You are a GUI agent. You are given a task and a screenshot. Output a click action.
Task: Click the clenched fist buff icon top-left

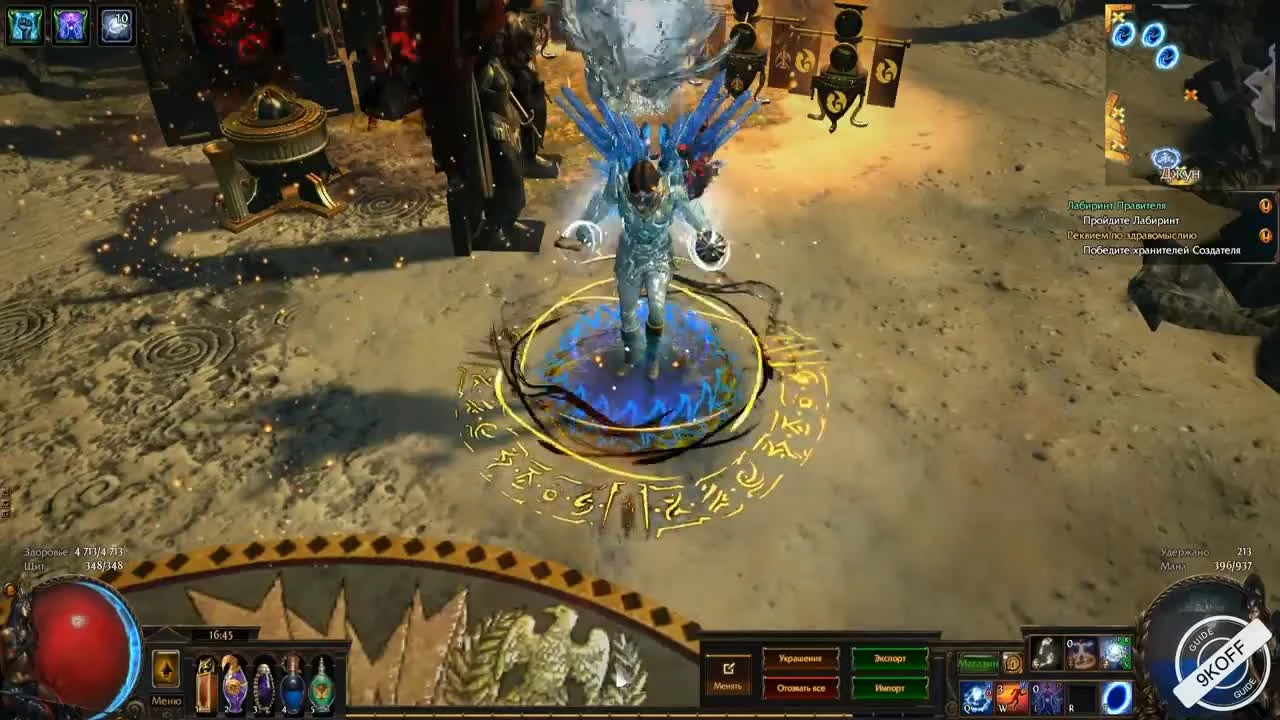[x=23, y=22]
